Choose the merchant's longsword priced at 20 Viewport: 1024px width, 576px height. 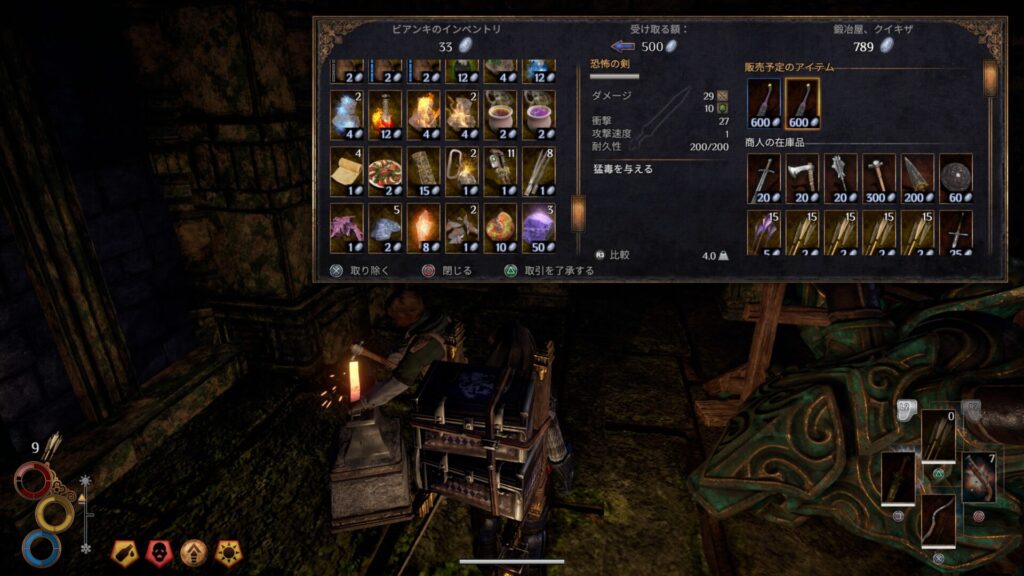(x=764, y=180)
